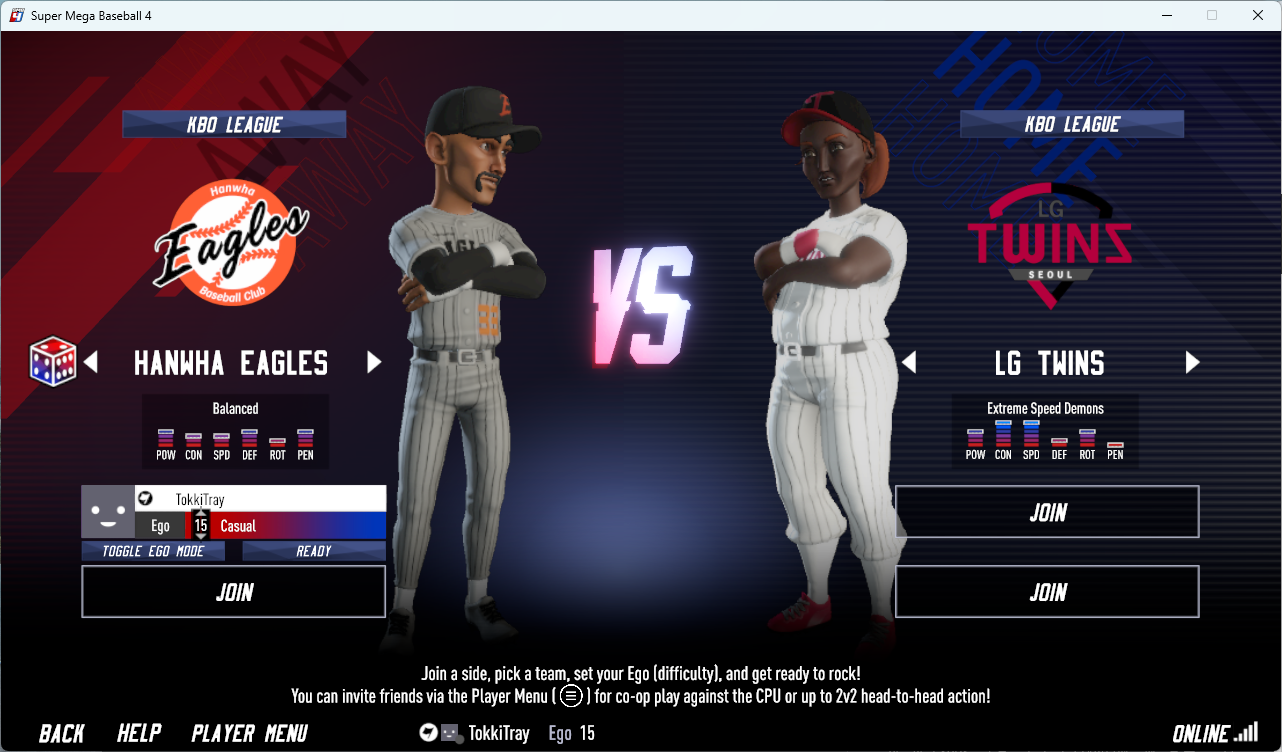Join the home side's lower slot

pos(1047,592)
